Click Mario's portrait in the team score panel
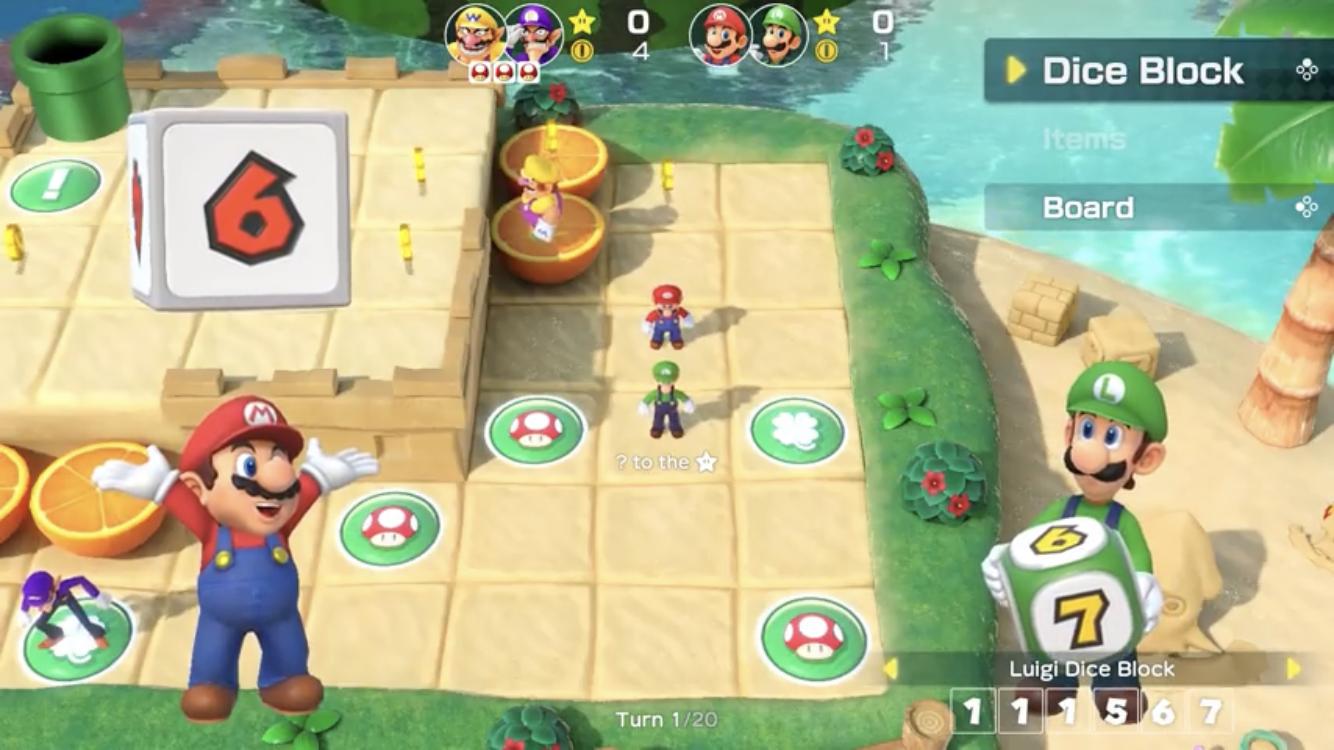Viewport: 1334px width, 750px height. 719,33
